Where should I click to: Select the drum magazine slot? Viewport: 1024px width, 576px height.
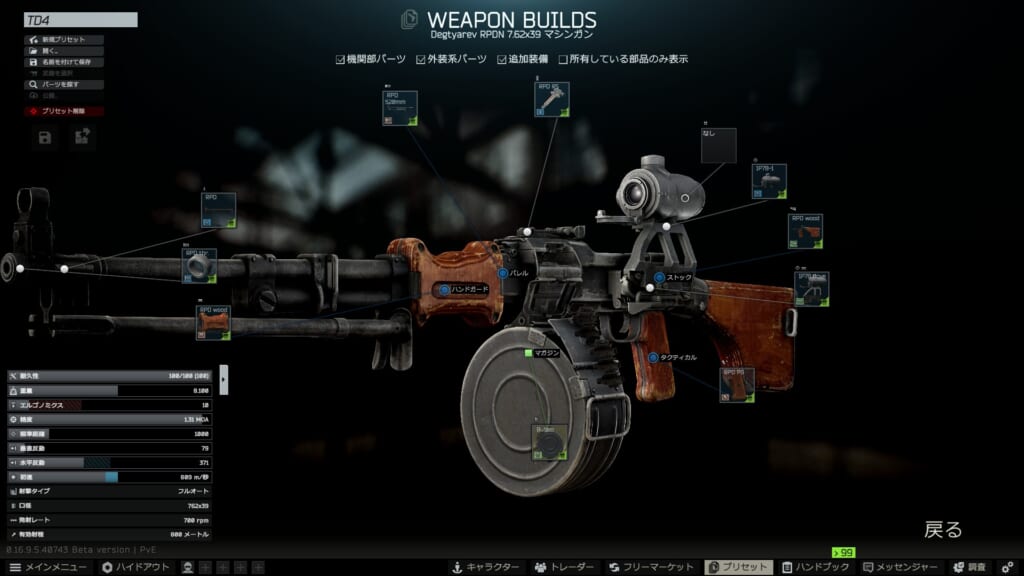click(x=549, y=443)
